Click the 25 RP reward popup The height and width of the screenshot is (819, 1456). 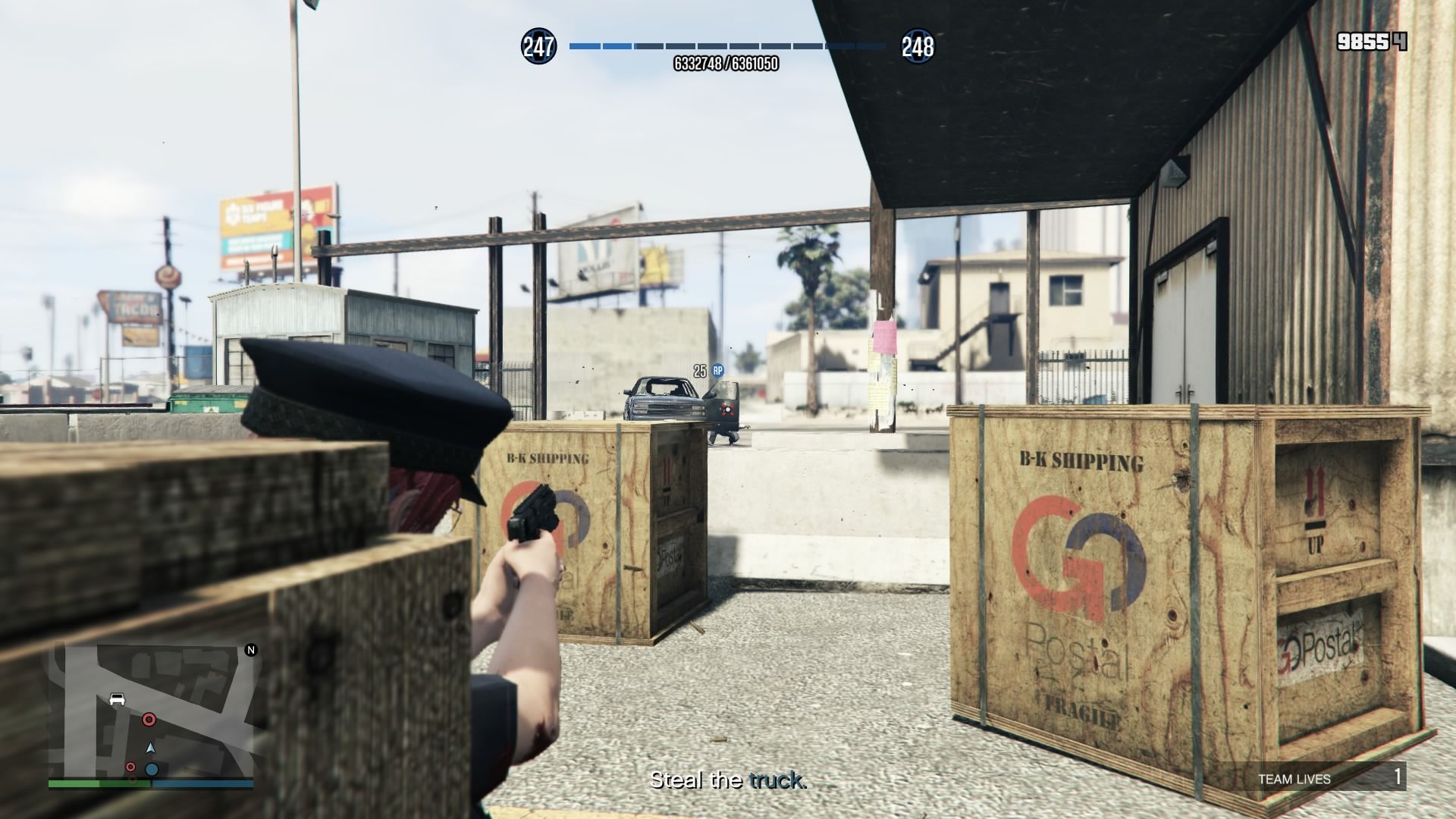pos(704,372)
